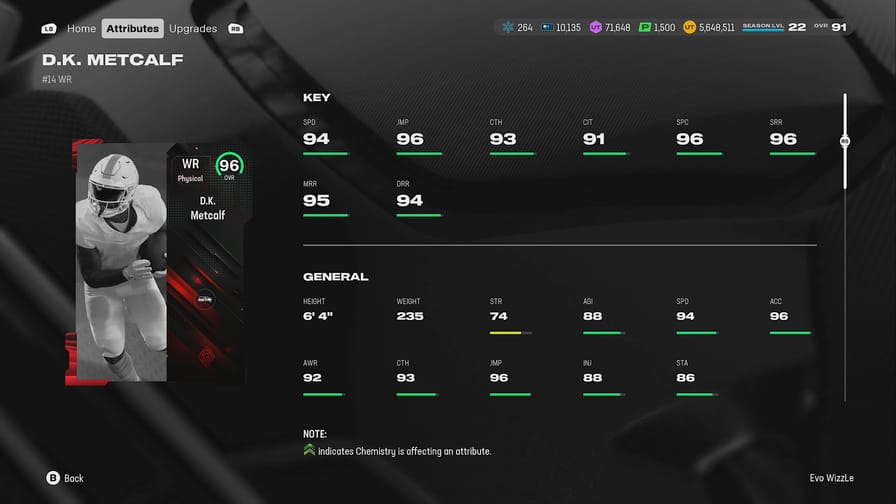Grab the attributes list scrollbar handle
The width and height of the screenshot is (896, 504).
coord(845,141)
